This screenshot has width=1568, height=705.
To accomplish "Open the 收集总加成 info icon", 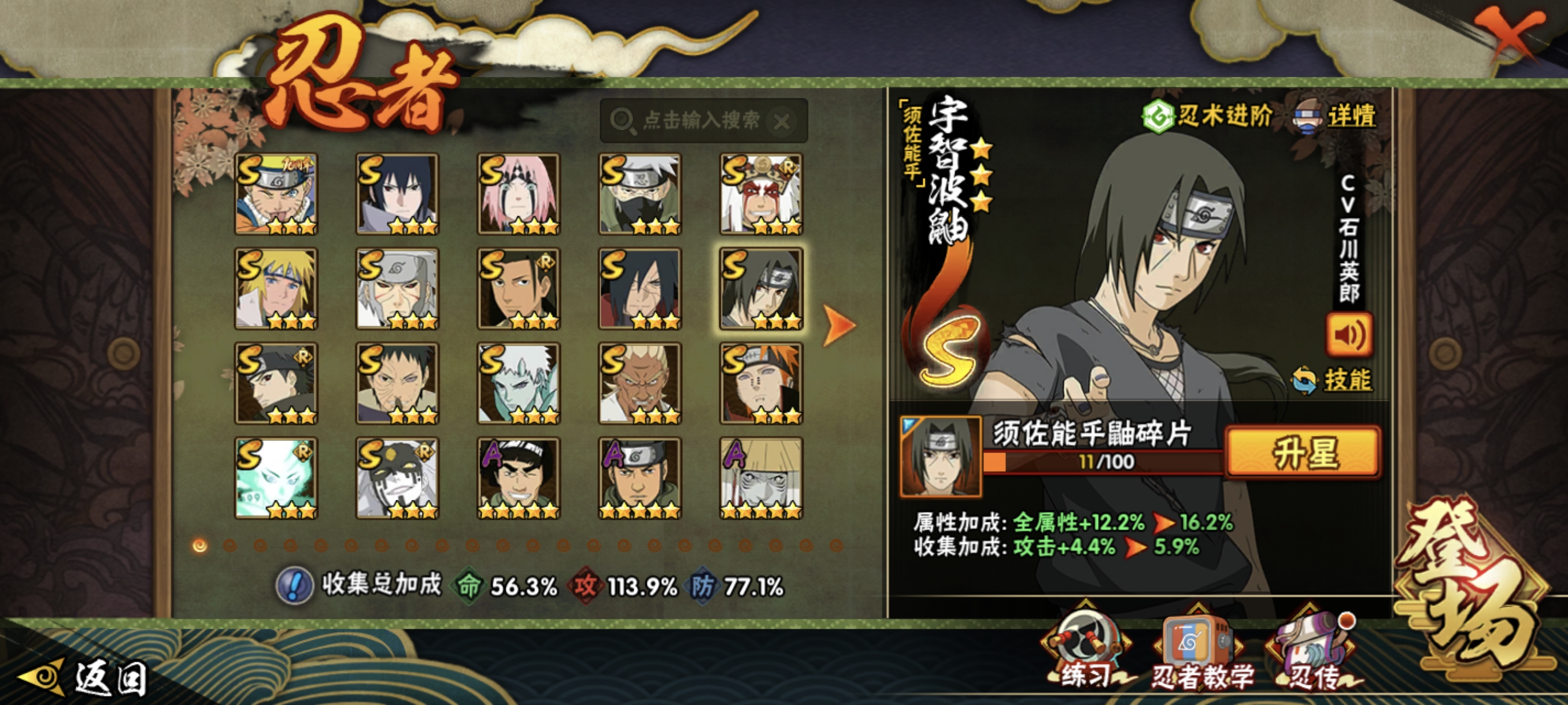I will point(295,586).
